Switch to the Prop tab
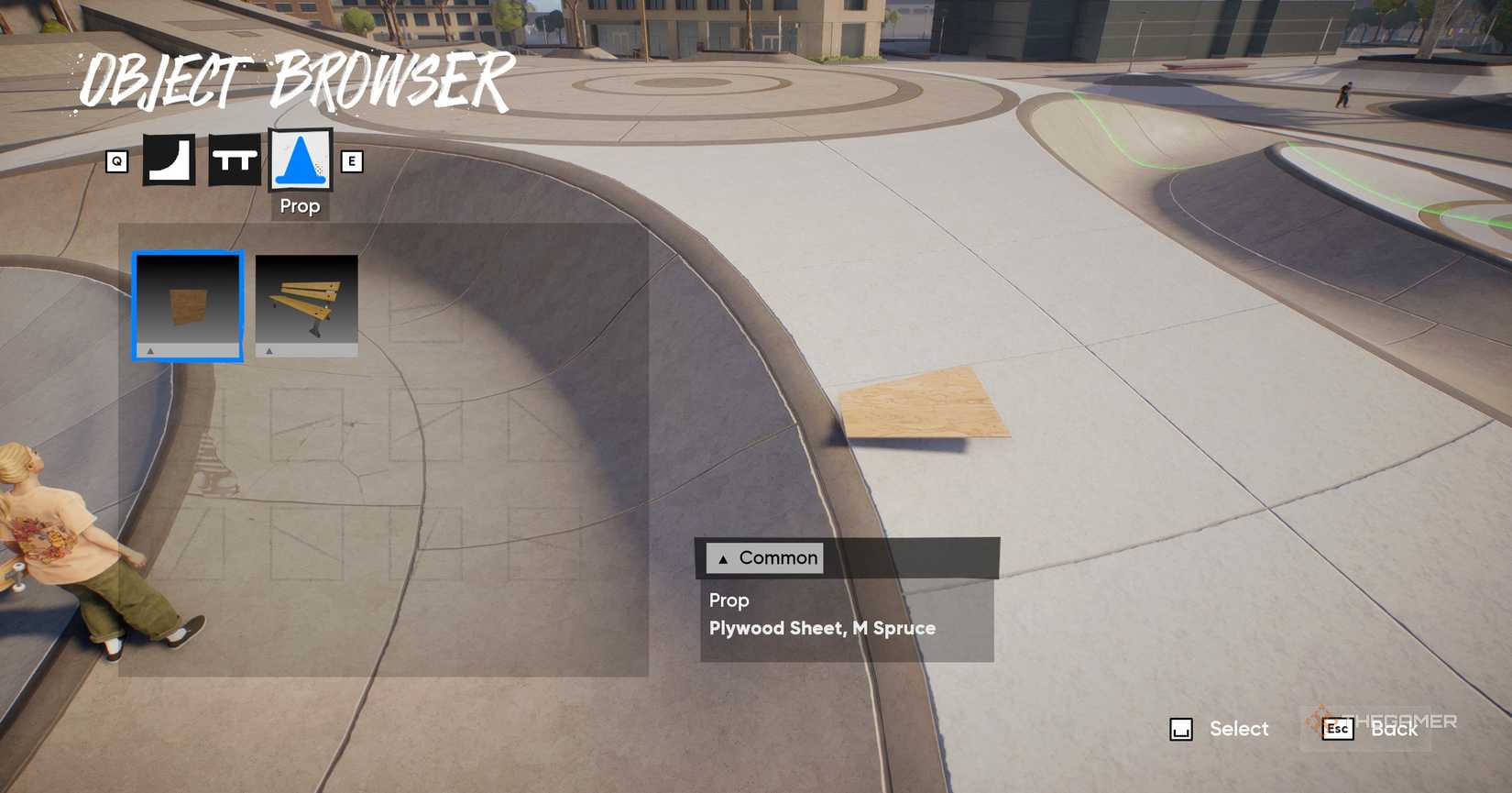Image resolution: width=1512 pixels, height=793 pixels. (x=299, y=174)
